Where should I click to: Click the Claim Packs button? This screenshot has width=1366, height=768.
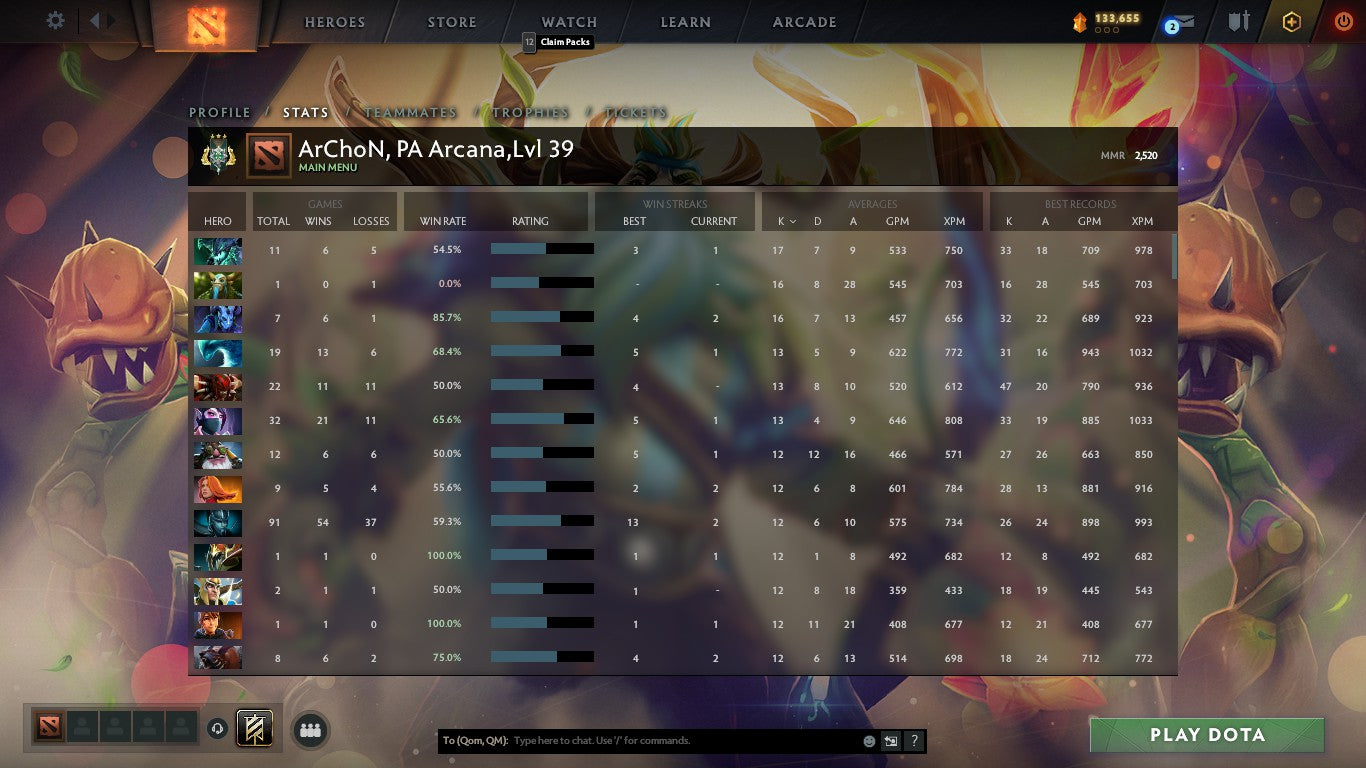tap(557, 43)
